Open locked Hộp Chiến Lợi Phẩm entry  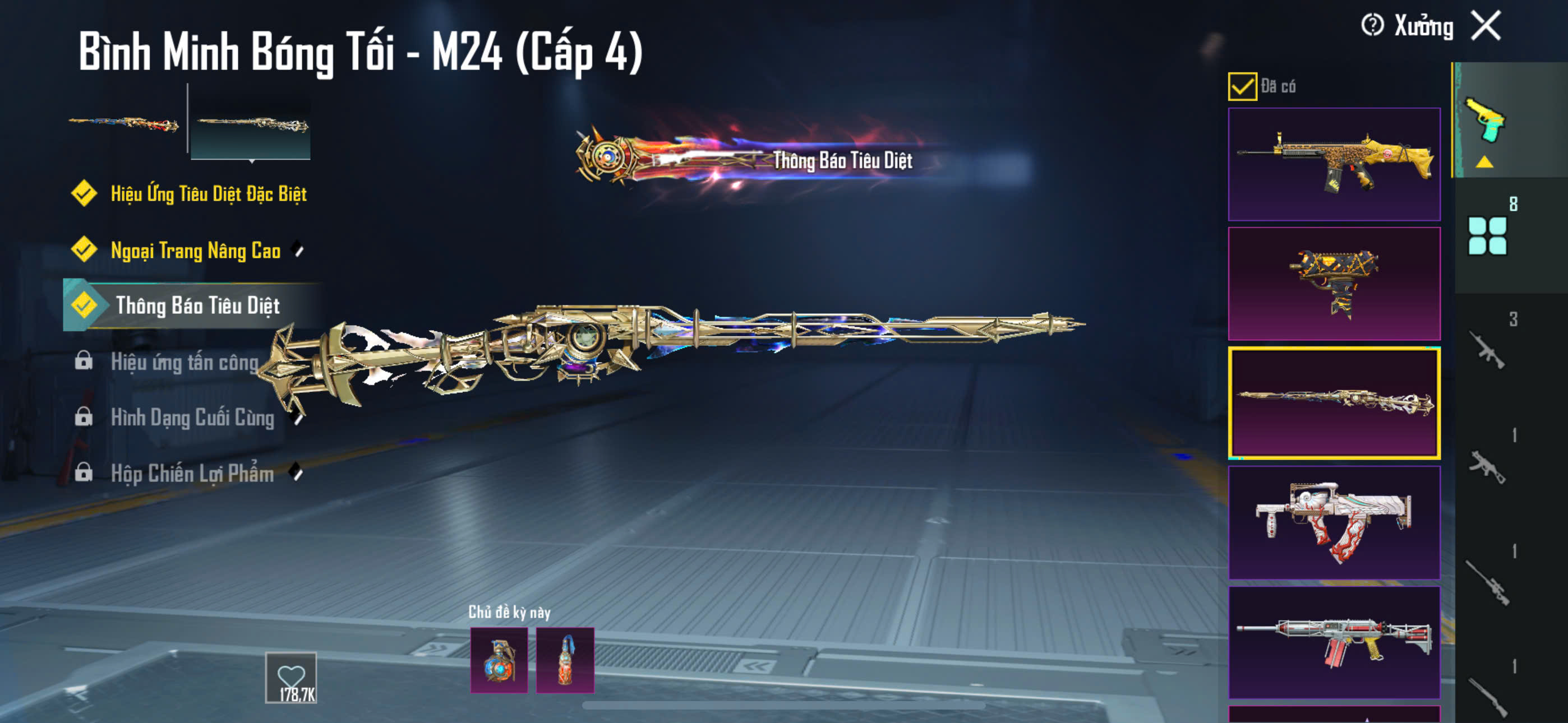[x=192, y=474]
